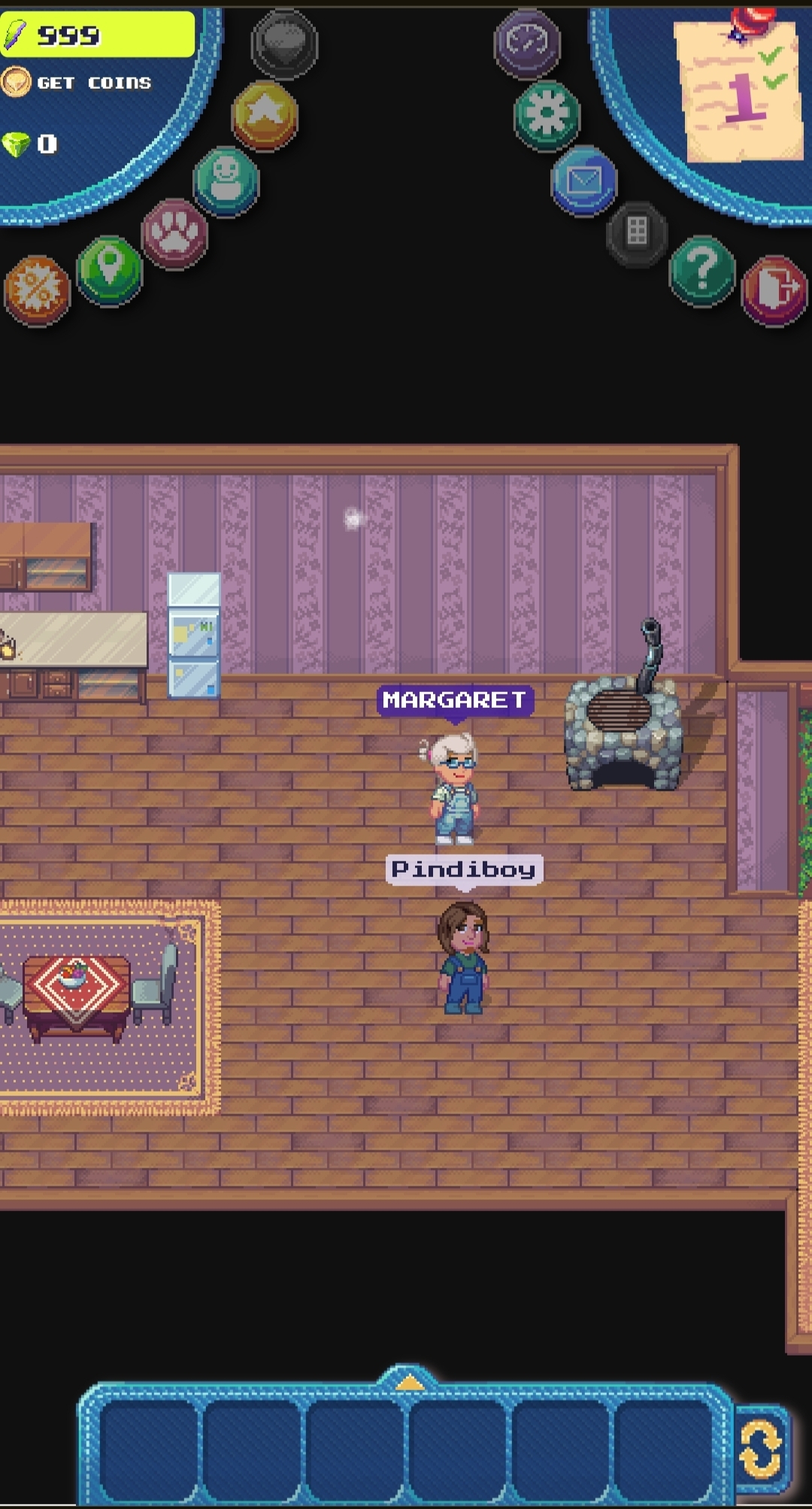Open the blue envelope mail button
The image size is (812, 1509).
pyautogui.click(x=583, y=181)
